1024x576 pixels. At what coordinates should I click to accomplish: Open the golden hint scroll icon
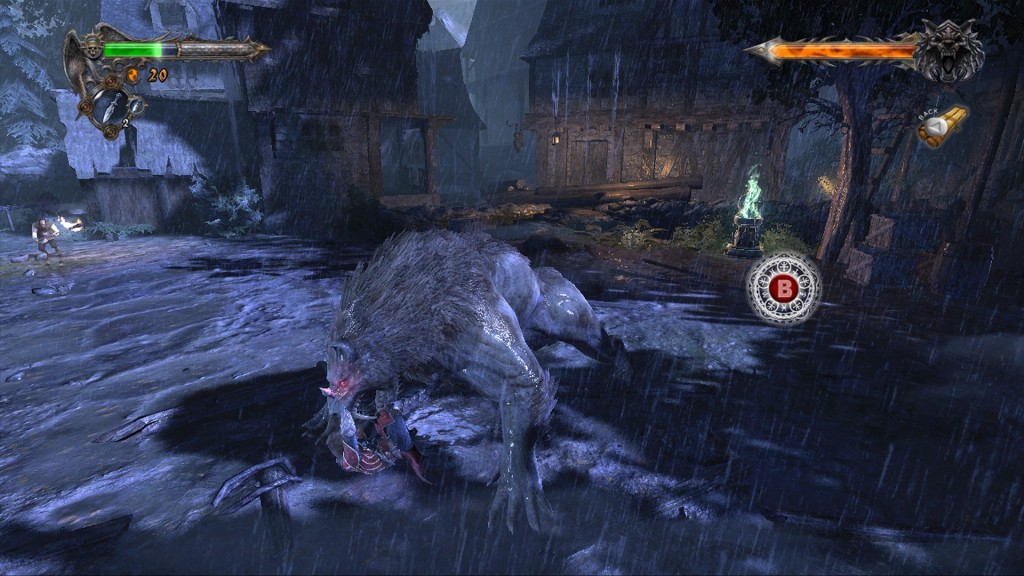[942, 128]
